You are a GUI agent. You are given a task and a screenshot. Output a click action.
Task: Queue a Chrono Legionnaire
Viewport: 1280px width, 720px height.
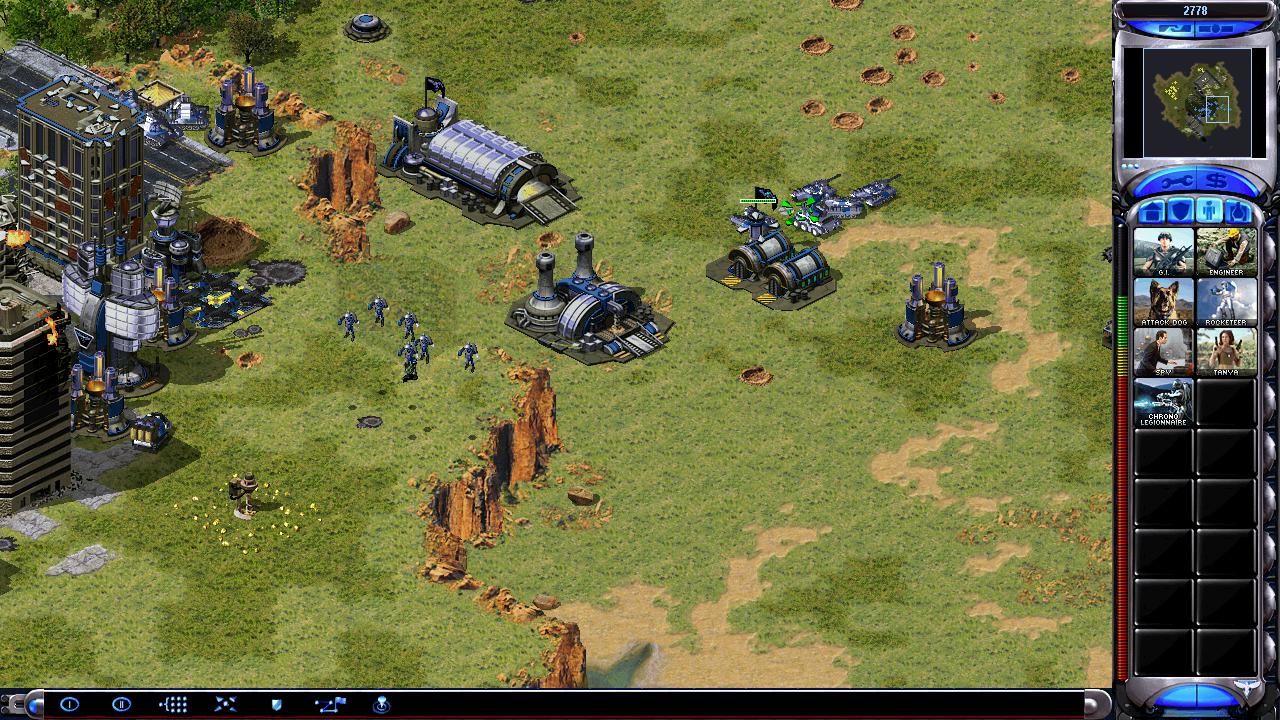pyautogui.click(x=1163, y=401)
